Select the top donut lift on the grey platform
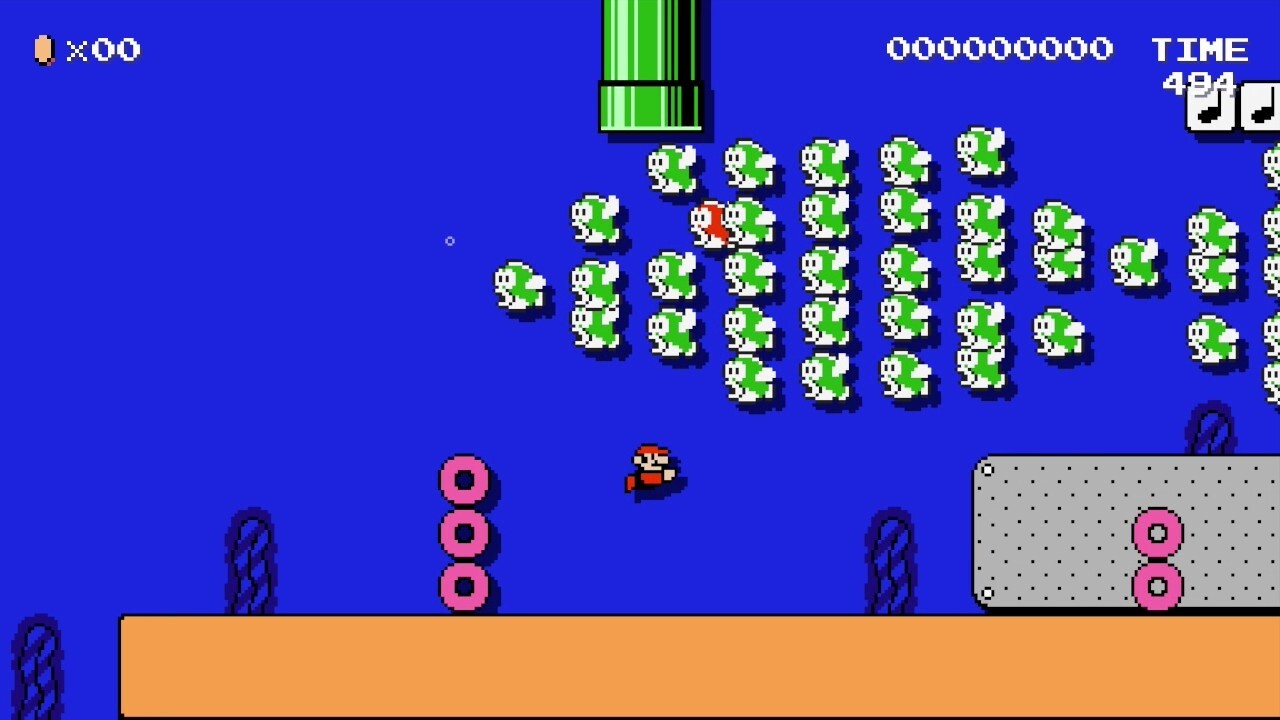The height and width of the screenshot is (720, 1280). [x=1156, y=533]
